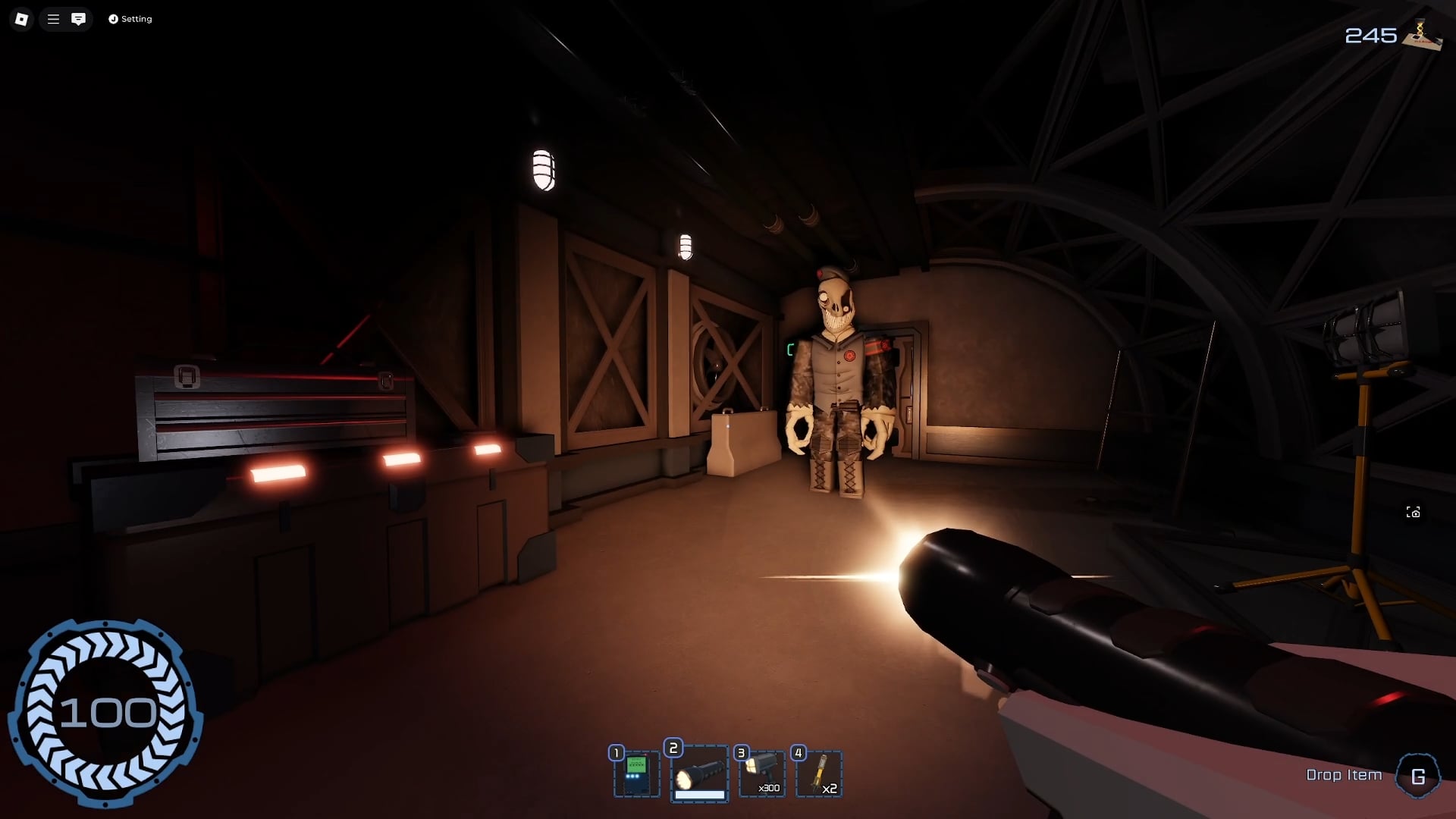Viewport: 1456px width, 819px height.
Task: Select the hourglass timer icon near 245
Action: (1420, 32)
